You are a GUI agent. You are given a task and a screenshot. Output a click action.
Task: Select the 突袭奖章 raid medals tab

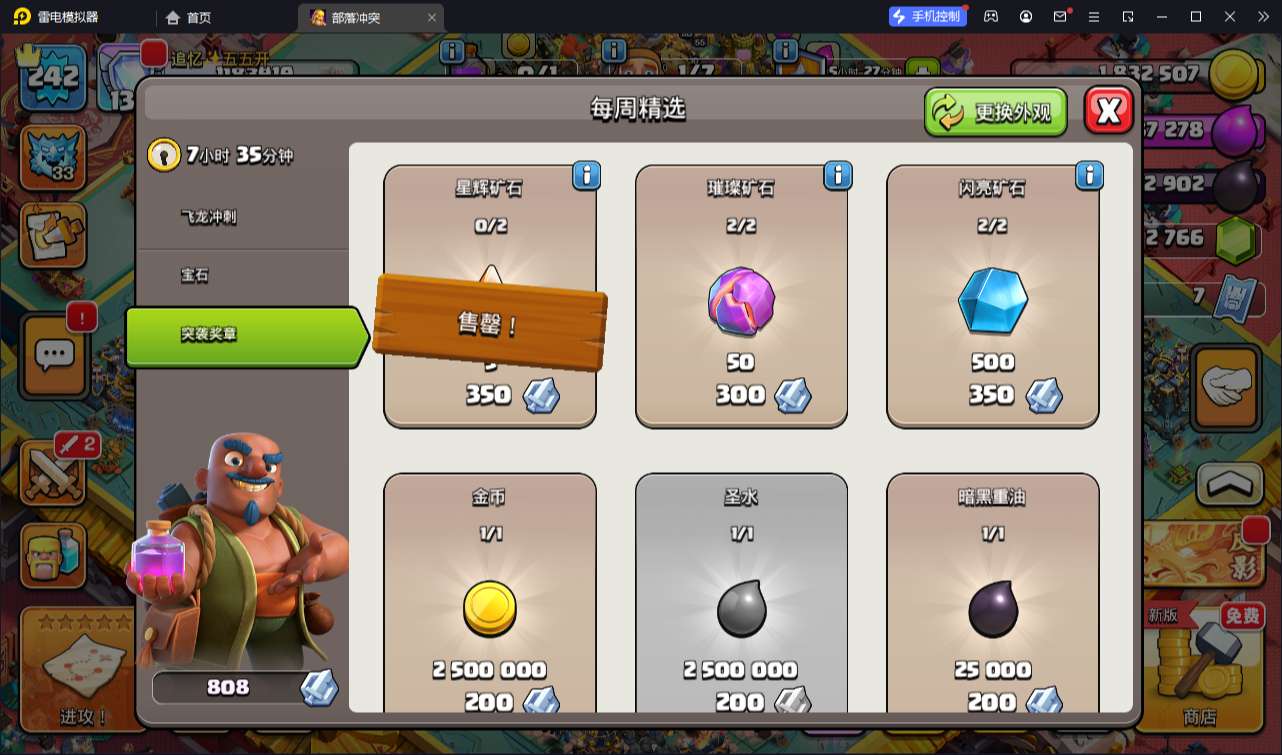click(240, 335)
